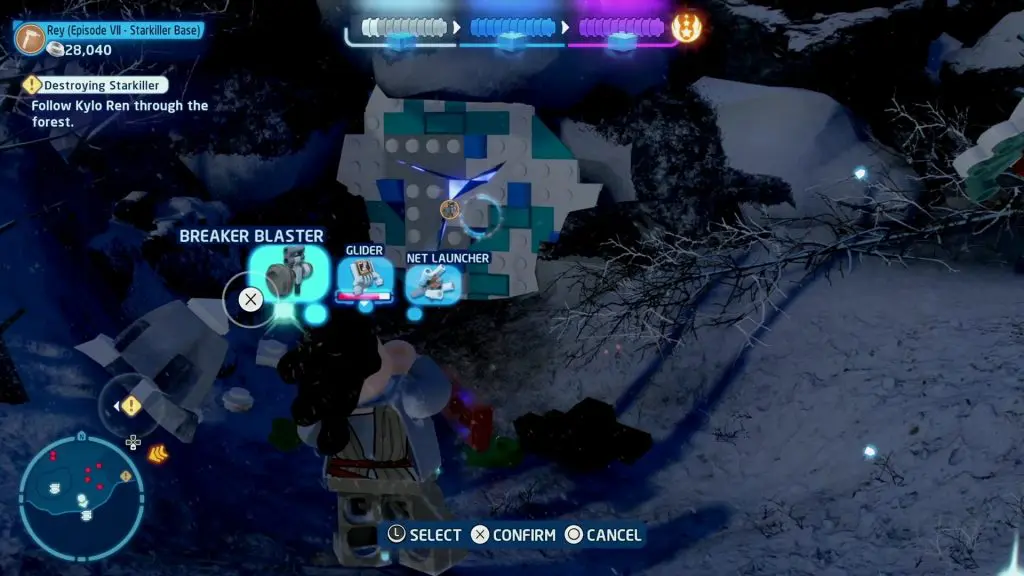Click Rey's character portrait
The image size is (1024, 576).
click(x=30, y=38)
